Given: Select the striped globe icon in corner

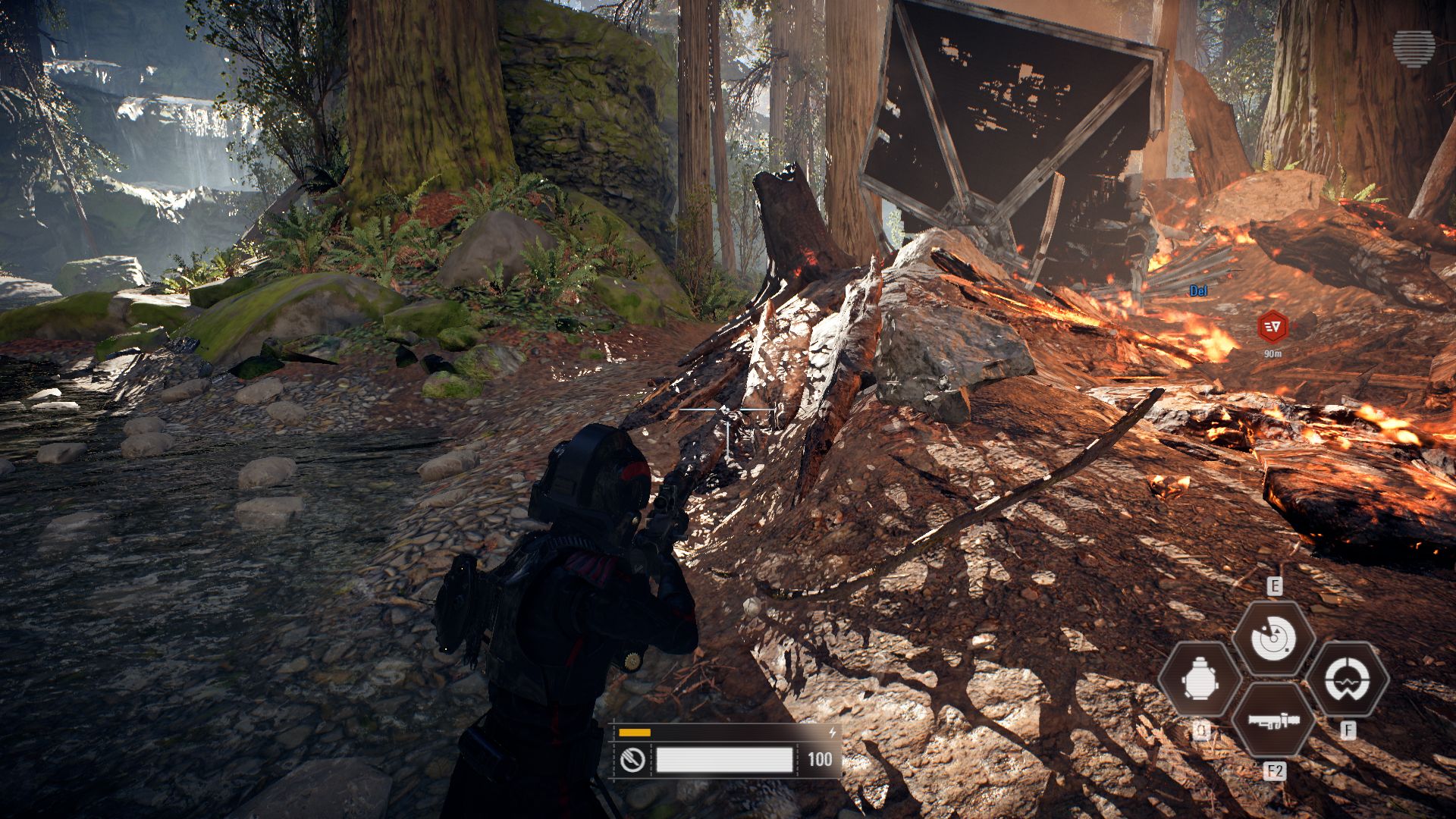Looking at the screenshot, I should click(x=1414, y=49).
